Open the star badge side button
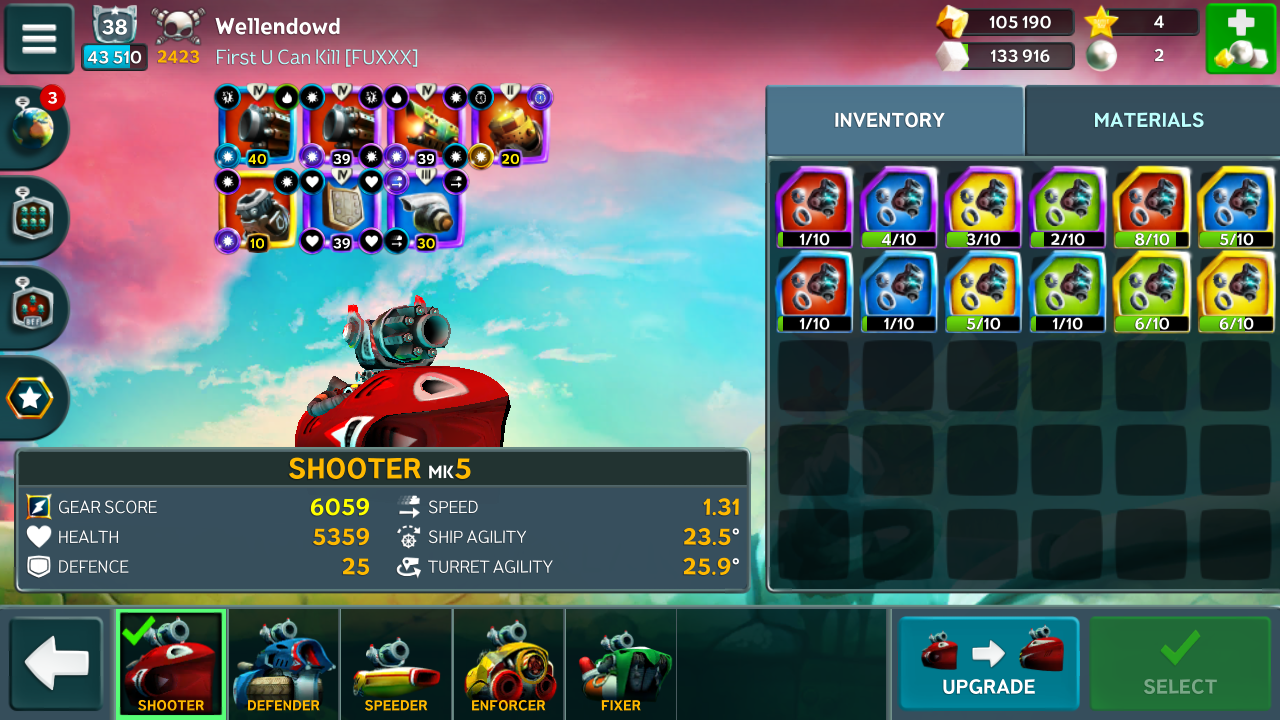The width and height of the screenshot is (1280, 720). coord(31,398)
